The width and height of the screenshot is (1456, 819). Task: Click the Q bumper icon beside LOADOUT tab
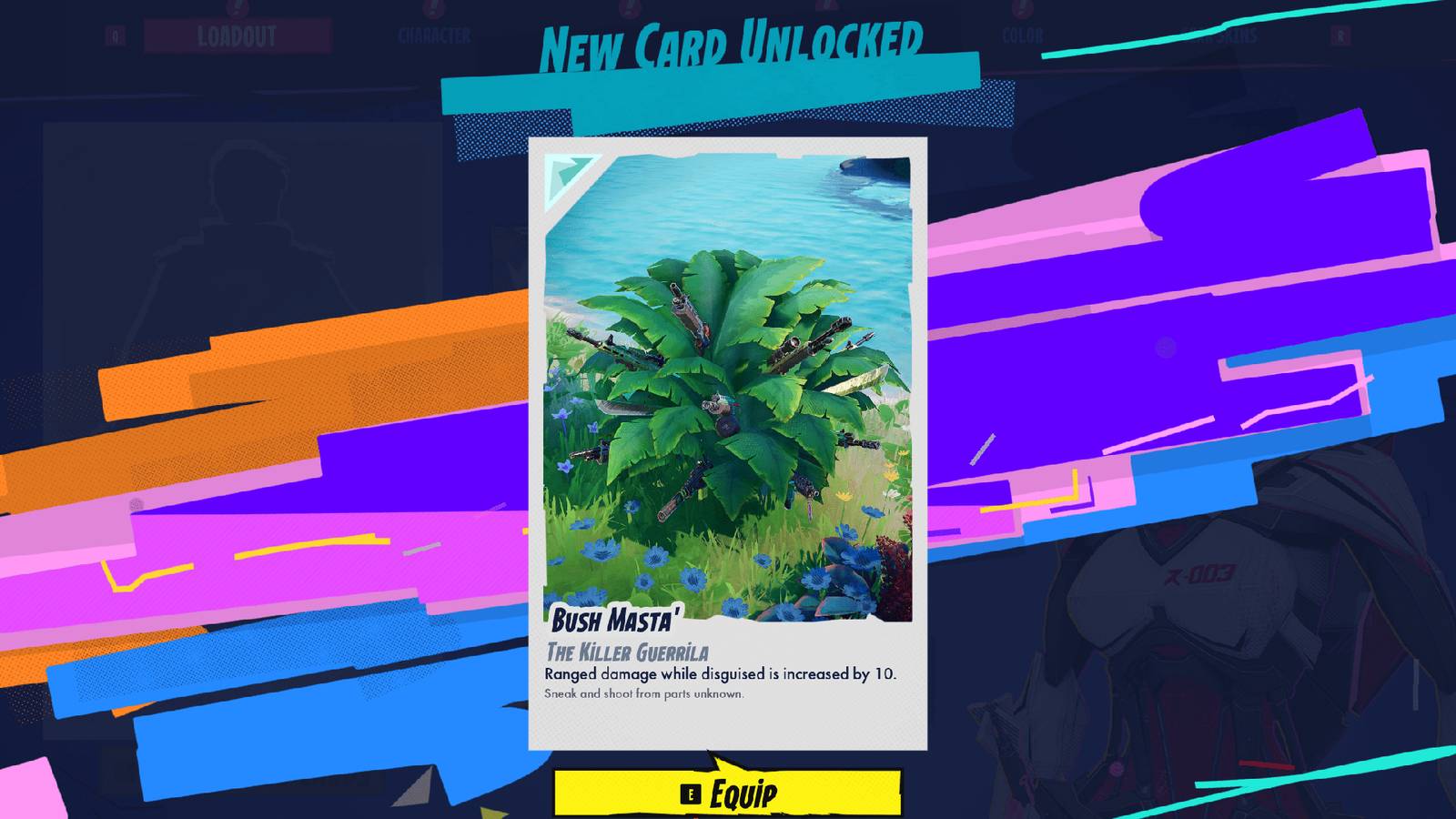[x=116, y=35]
